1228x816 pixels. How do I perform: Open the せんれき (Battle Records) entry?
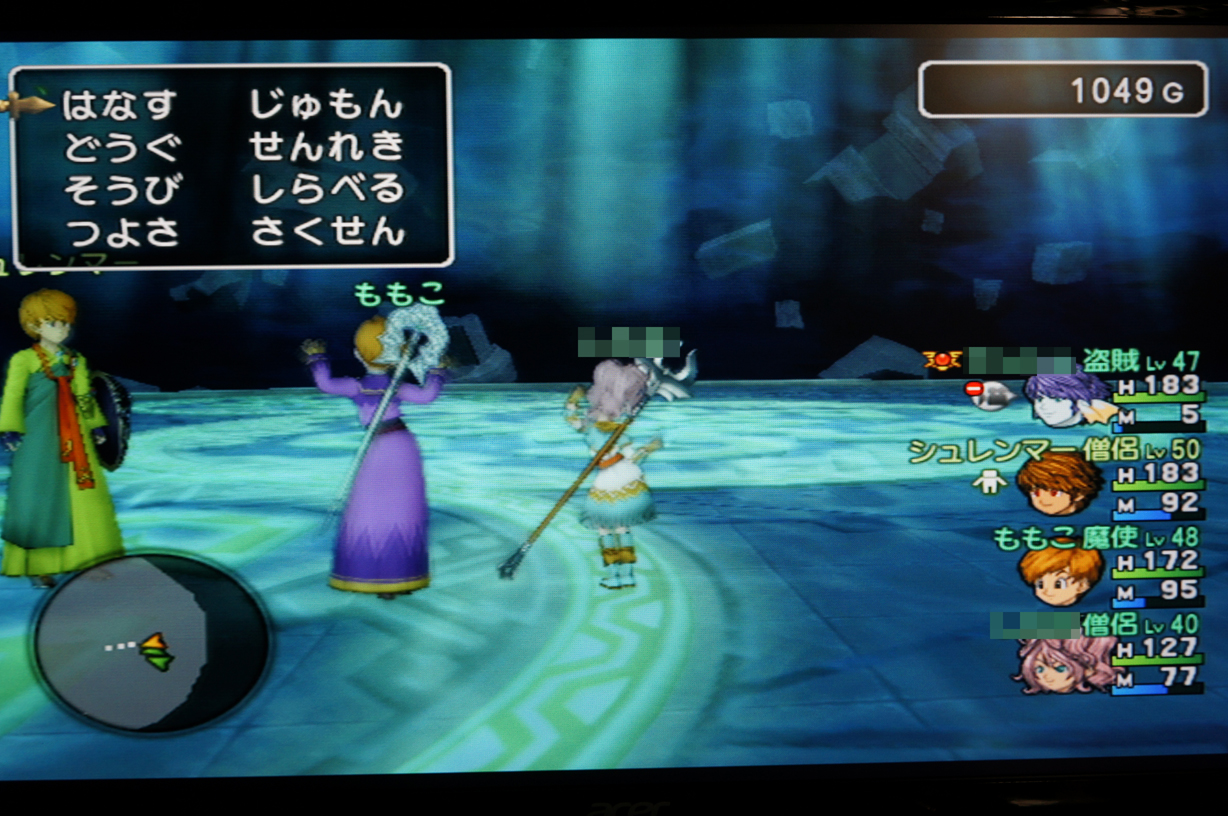pos(326,147)
